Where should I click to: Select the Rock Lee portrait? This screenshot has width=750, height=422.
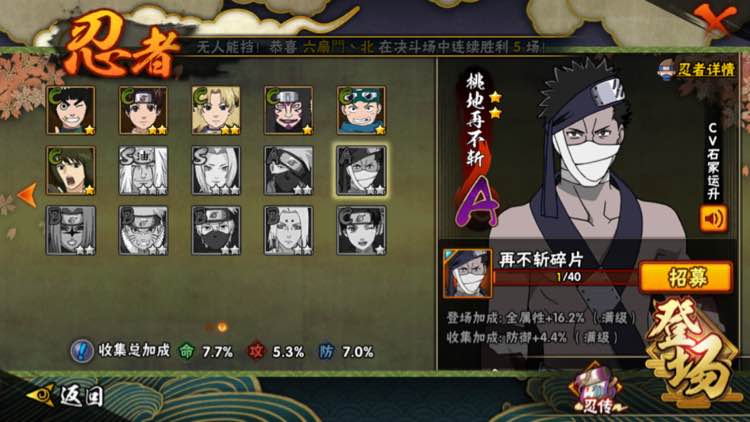[x=71, y=110]
